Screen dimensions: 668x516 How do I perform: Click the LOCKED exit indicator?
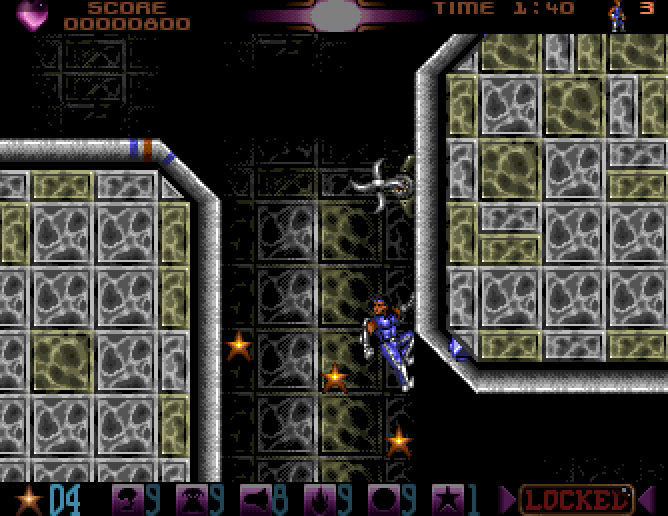(577, 498)
